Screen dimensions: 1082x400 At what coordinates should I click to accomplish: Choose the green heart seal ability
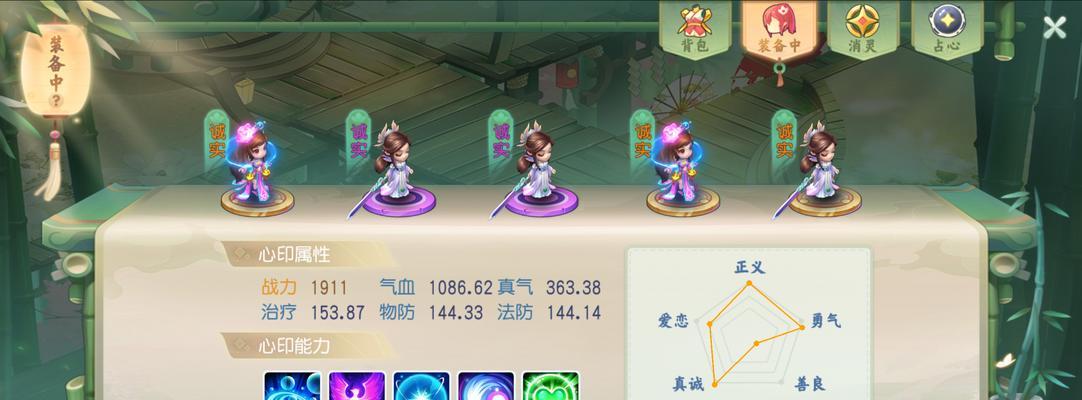(550, 387)
